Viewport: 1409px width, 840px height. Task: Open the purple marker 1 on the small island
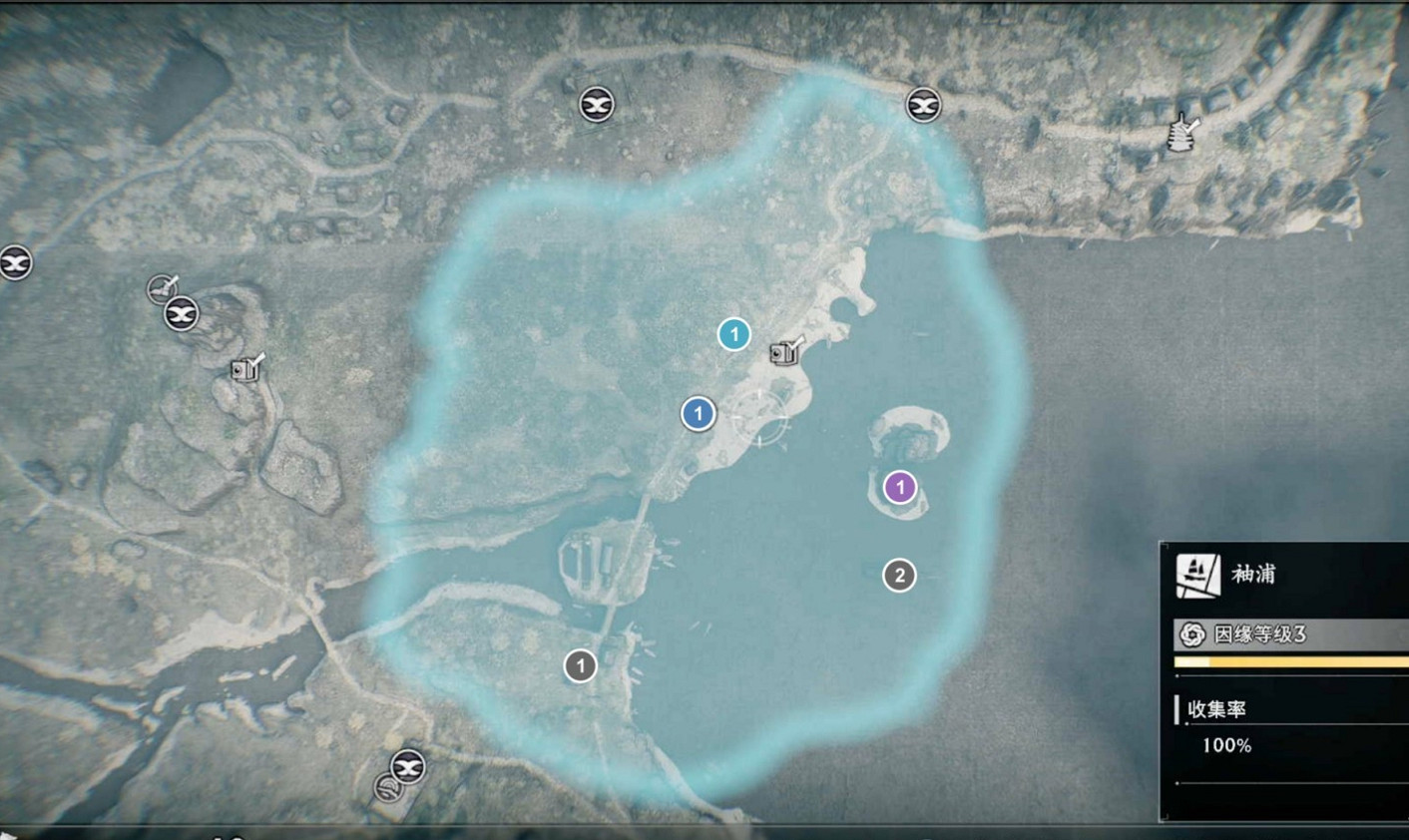coord(899,487)
